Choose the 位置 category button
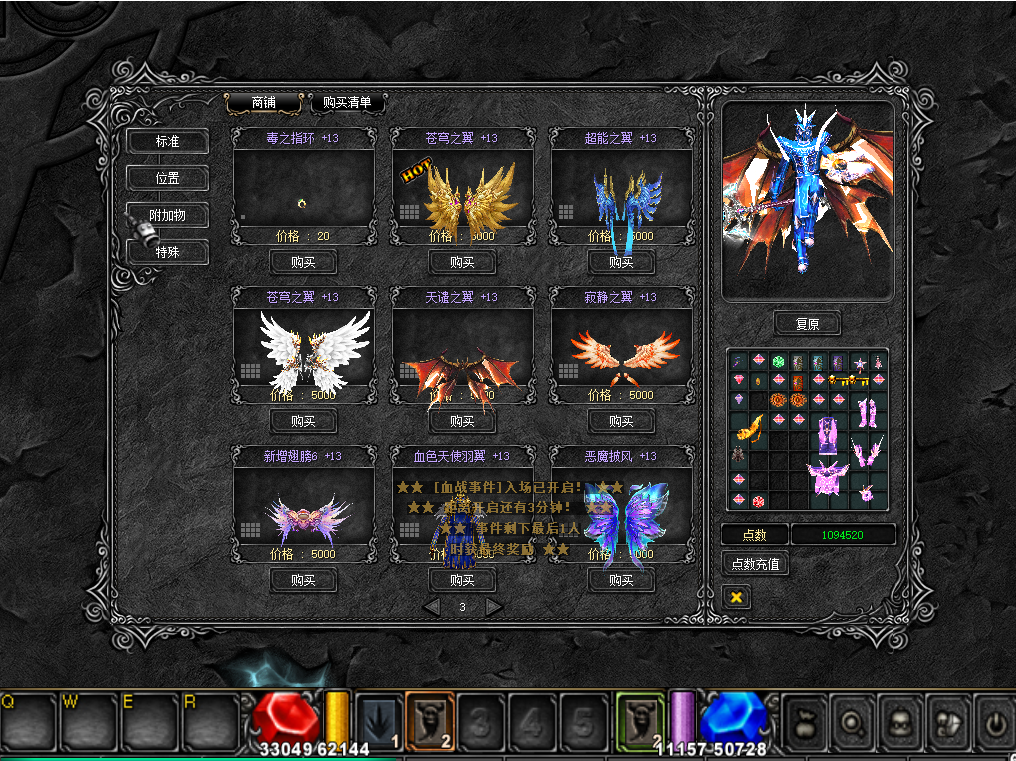Image resolution: width=1016 pixels, height=761 pixels. (167, 178)
